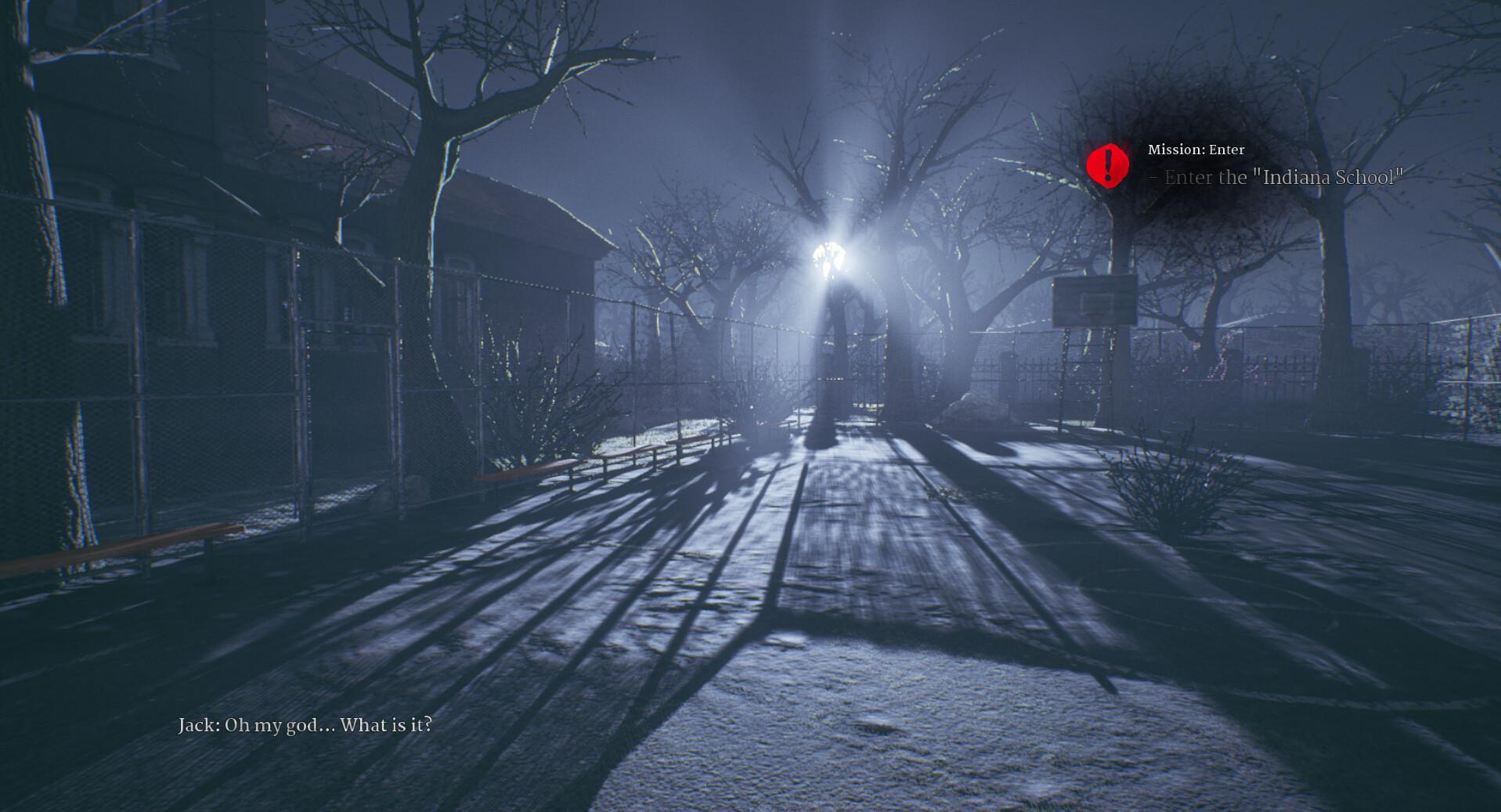Image resolution: width=1501 pixels, height=812 pixels.
Task: Click the red exclamation mission alert icon
Action: click(1108, 164)
